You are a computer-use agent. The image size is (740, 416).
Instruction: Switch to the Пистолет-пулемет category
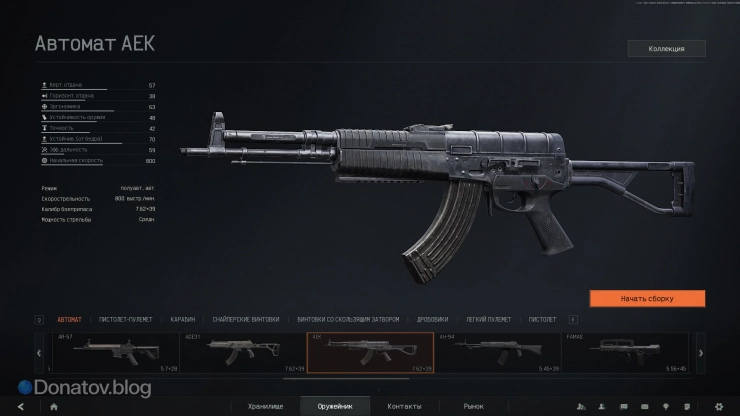pyautogui.click(x=125, y=319)
